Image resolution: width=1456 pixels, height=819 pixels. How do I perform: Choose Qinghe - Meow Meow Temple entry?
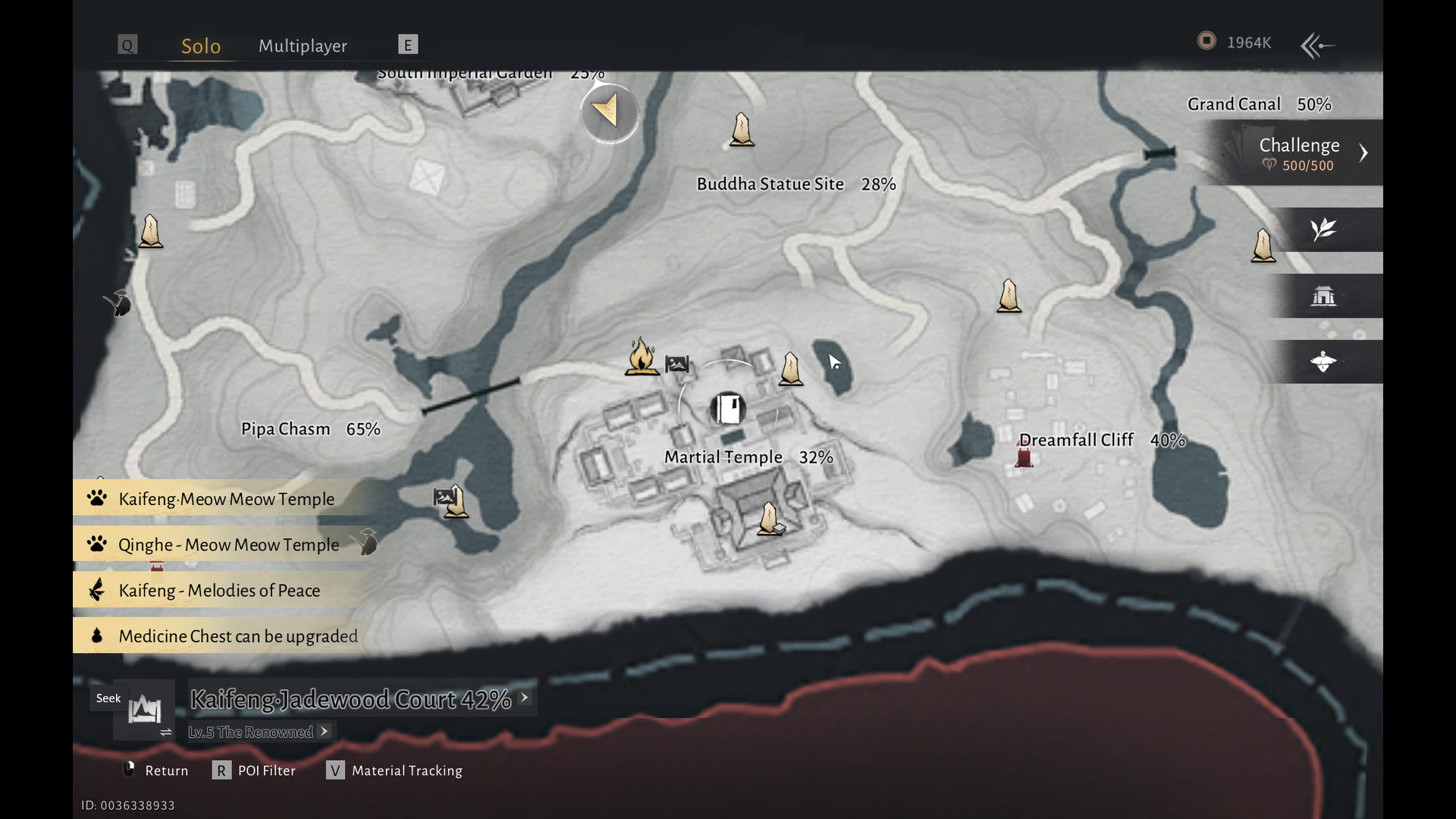[x=228, y=544]
